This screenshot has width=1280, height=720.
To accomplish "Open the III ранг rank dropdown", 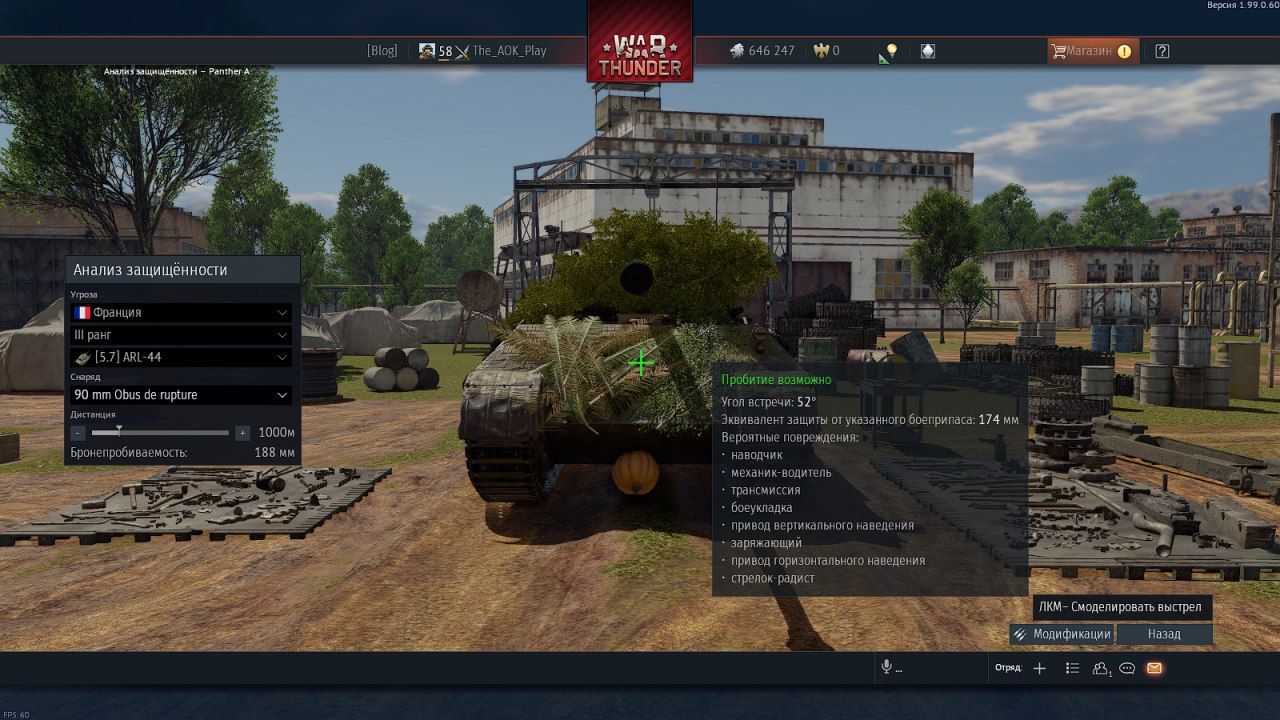I will pyautogui.click(x=180, y=335).
